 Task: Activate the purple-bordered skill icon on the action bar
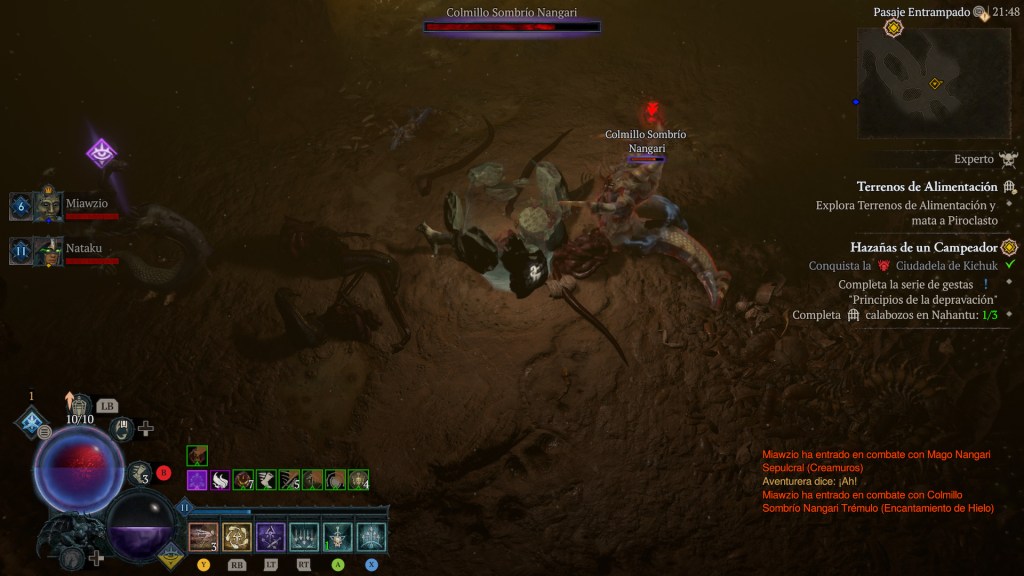tap(270, 537)
